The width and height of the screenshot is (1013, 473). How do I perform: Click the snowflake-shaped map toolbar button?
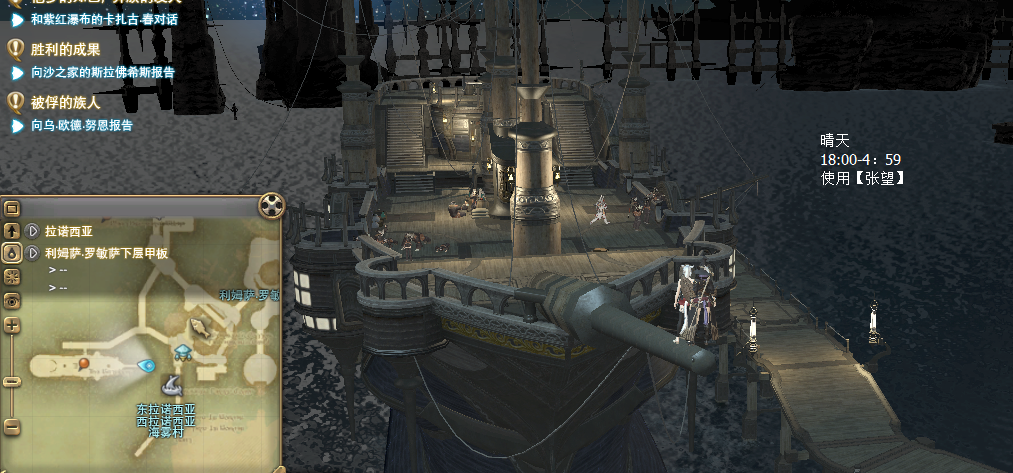point(12,276)
